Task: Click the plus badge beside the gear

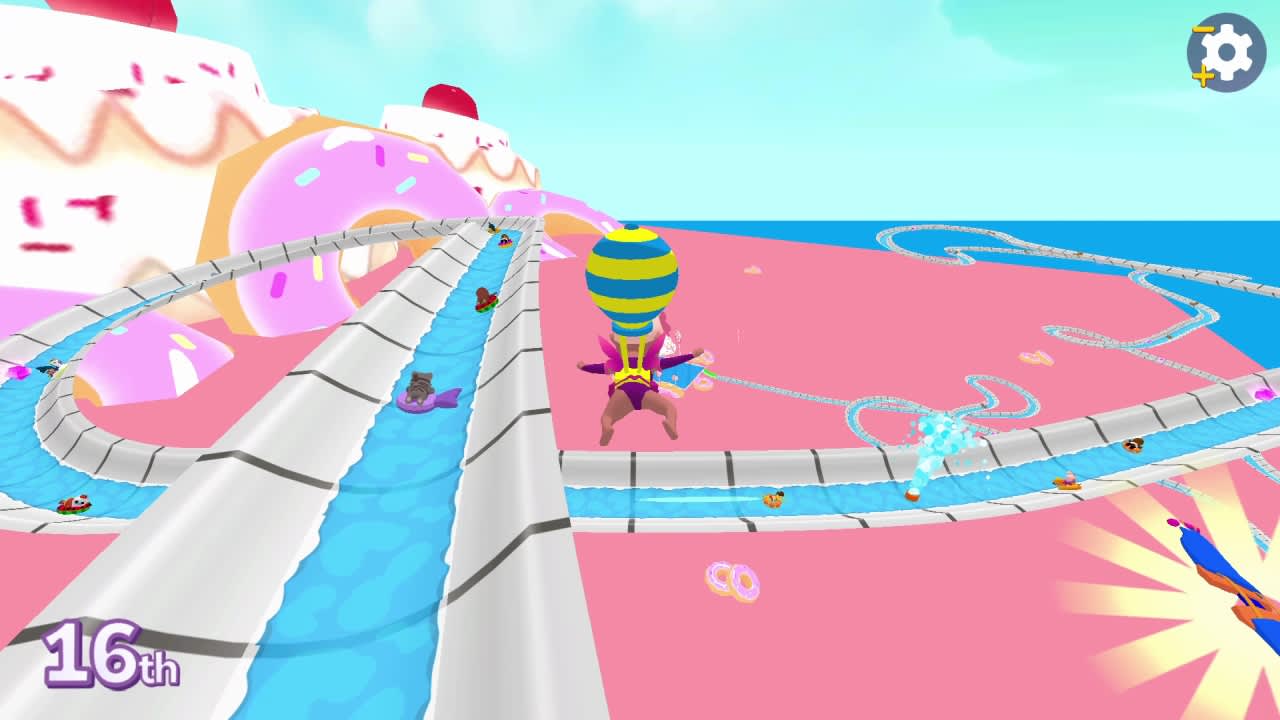Action: click(x=1203, y=76)
